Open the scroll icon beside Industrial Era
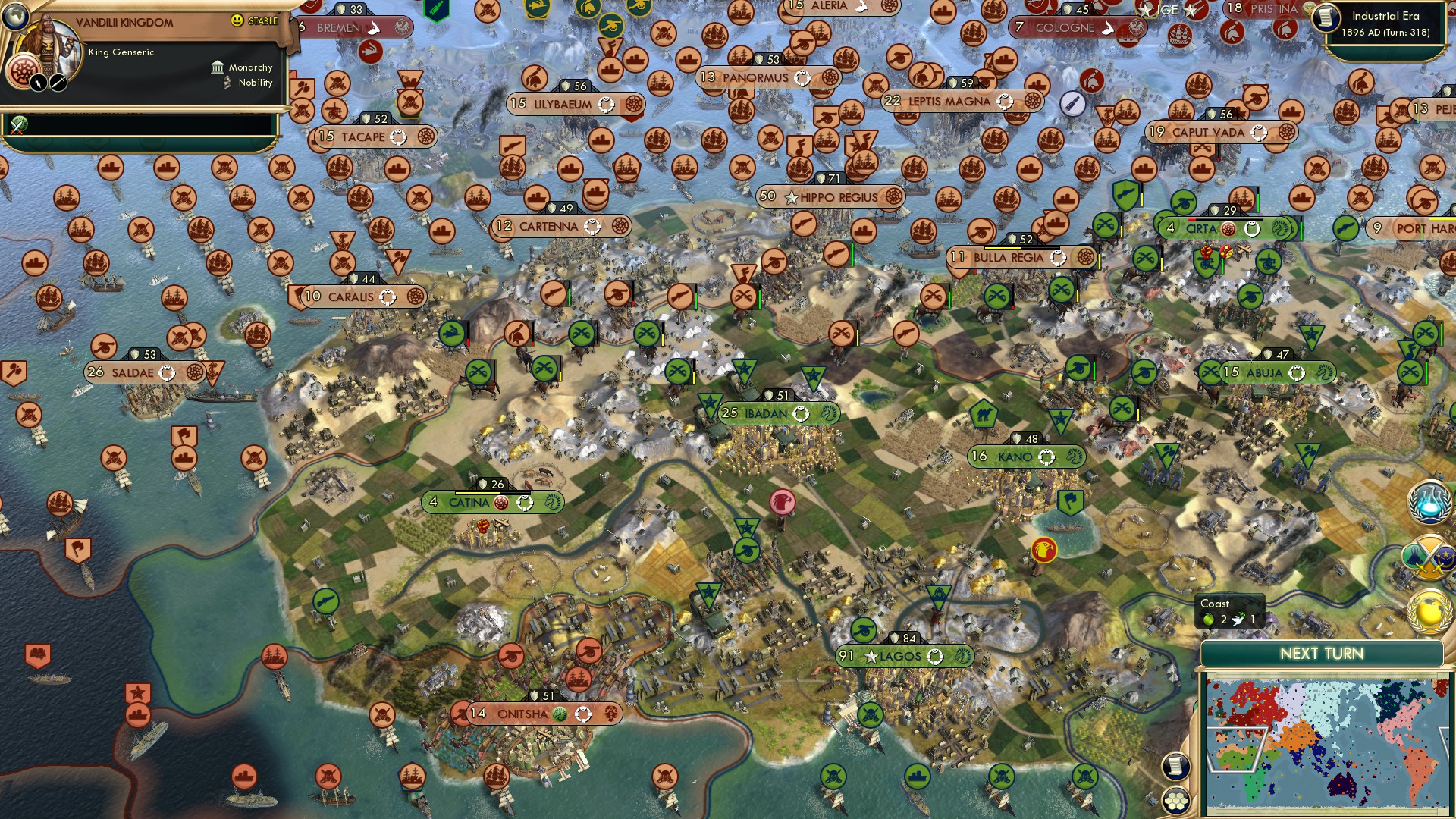 point(1326,18)
